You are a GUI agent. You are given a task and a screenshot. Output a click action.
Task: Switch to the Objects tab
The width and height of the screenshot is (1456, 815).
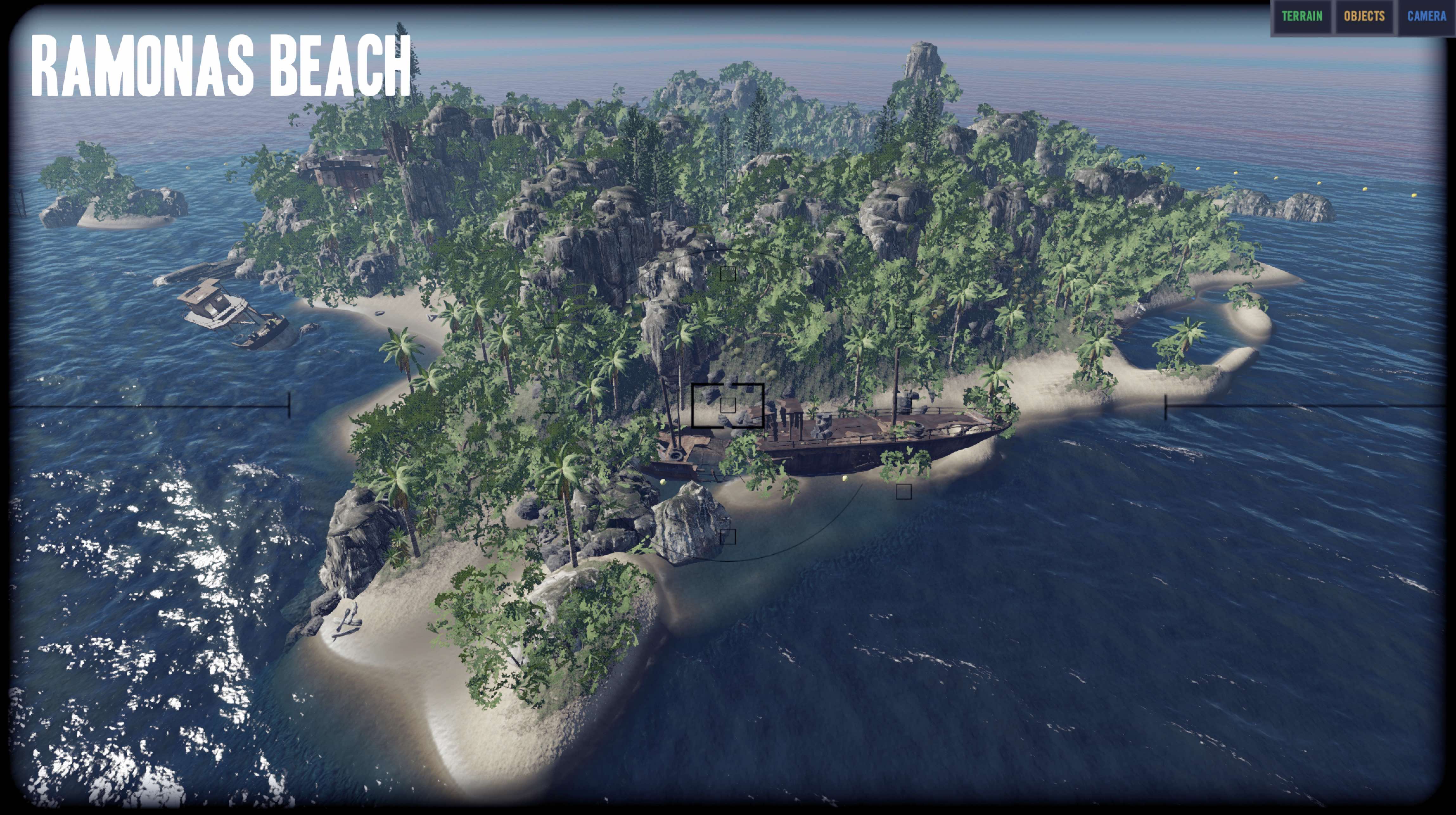coord(1364,16)
